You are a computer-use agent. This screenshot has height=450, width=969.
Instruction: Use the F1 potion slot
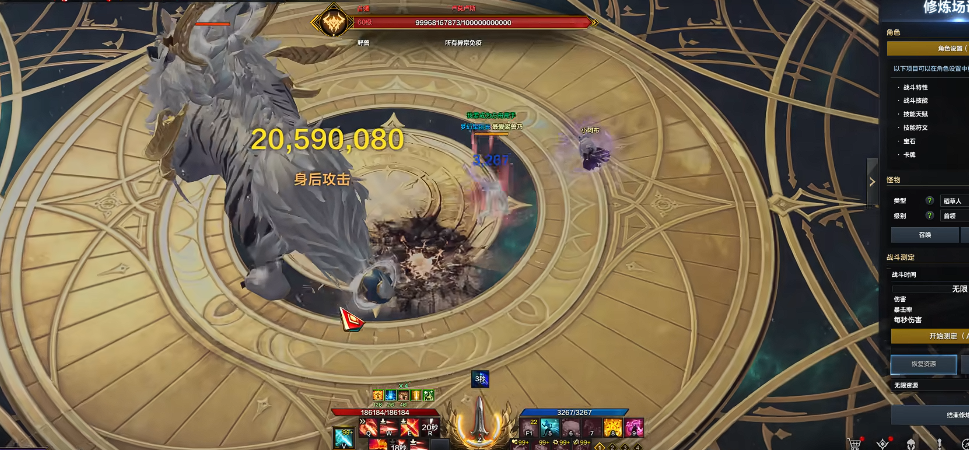pos(530,429)
